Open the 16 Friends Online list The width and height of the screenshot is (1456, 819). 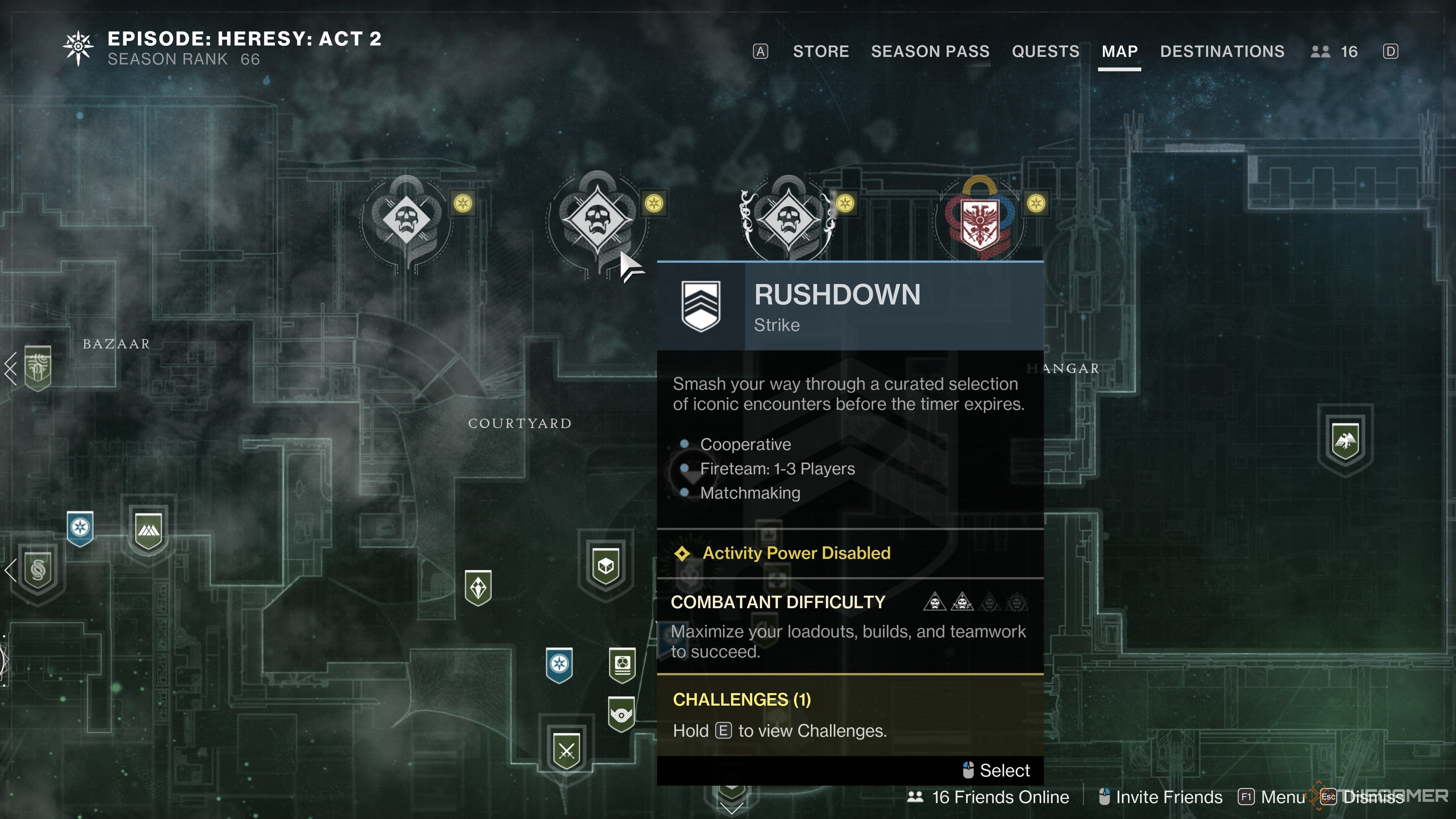point(989,797)
